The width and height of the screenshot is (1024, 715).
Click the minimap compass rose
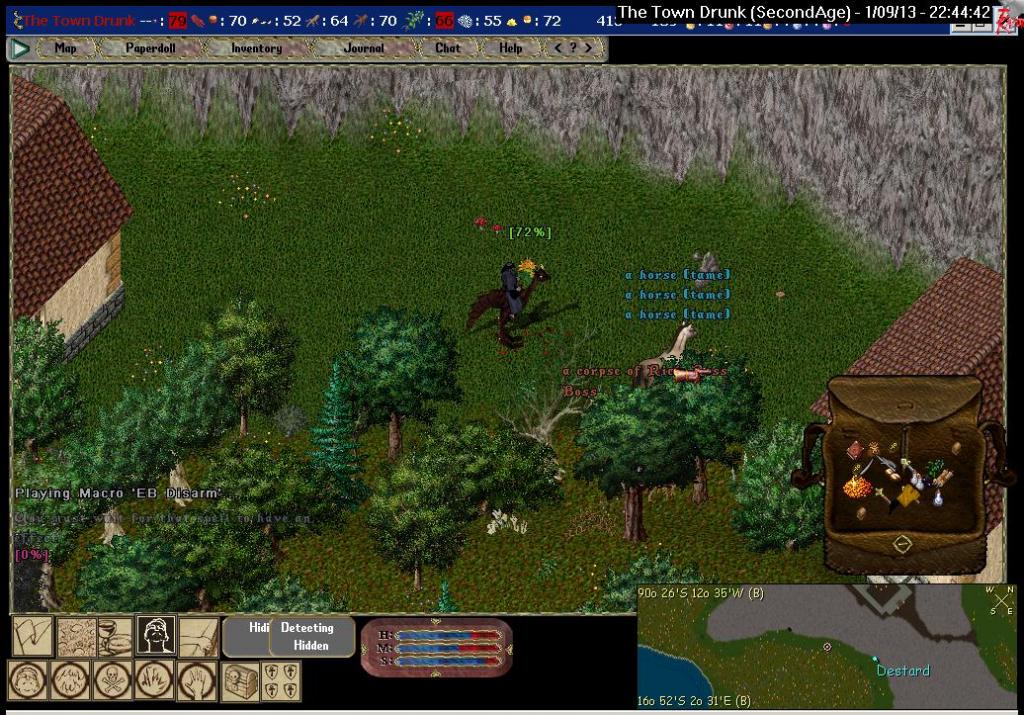(1001, 601)
